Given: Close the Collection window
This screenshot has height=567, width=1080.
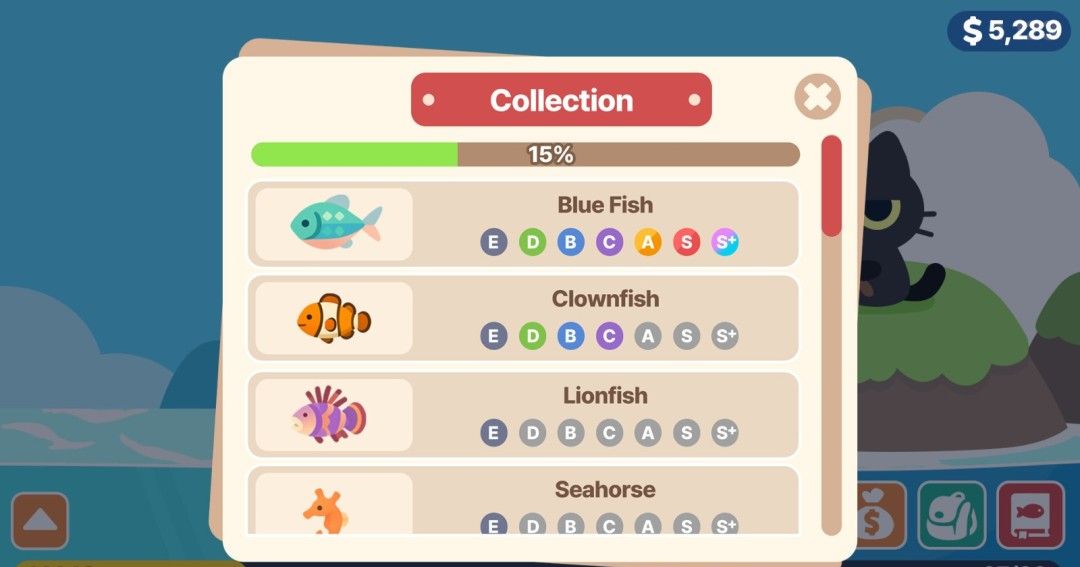Looking at the screenshot, I should point(817,97).
